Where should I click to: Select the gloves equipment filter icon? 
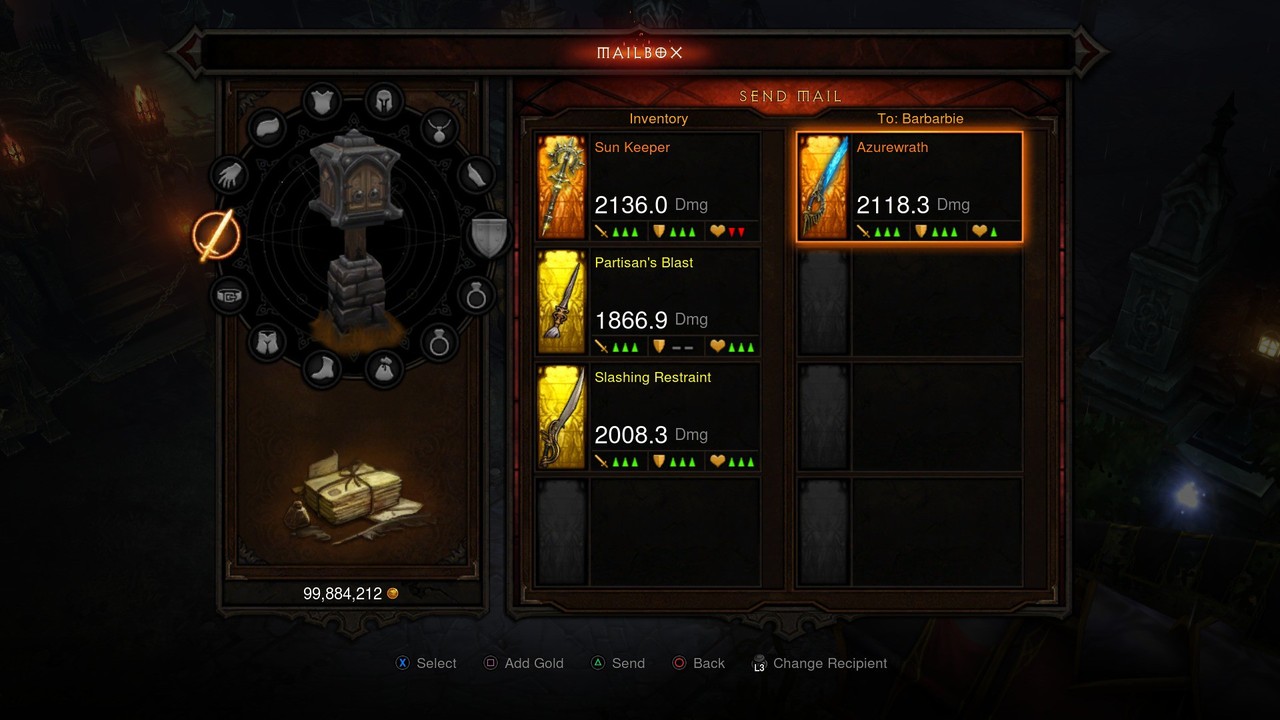tap(228, 176)
